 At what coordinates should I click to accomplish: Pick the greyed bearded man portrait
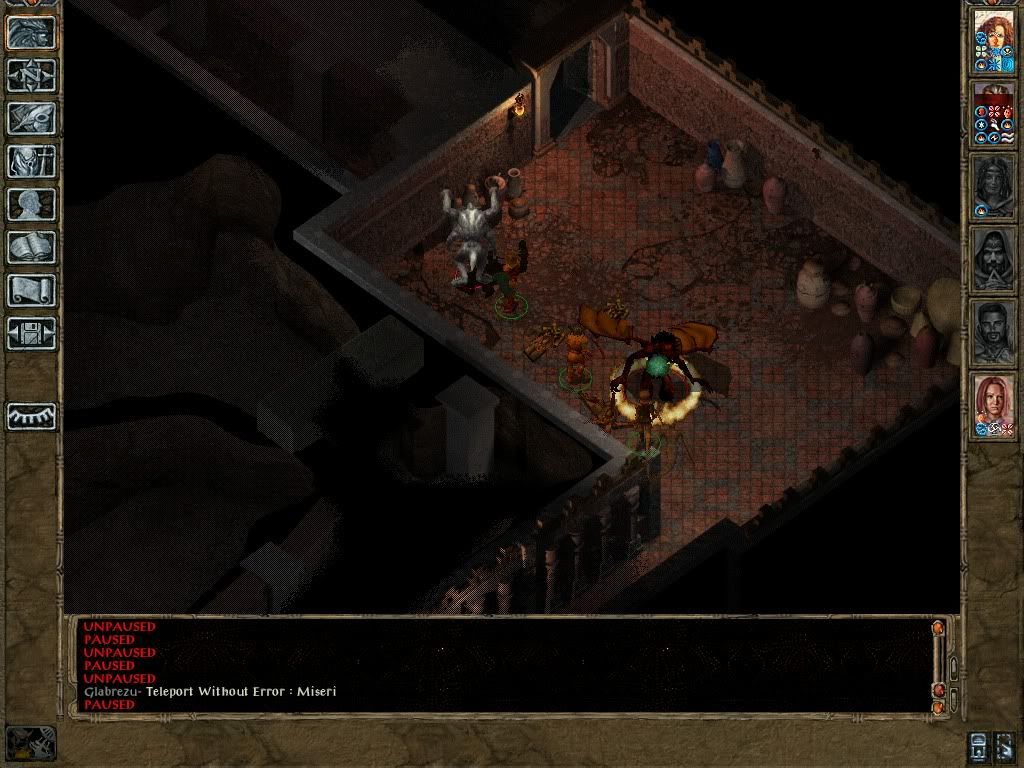(994, 332)
